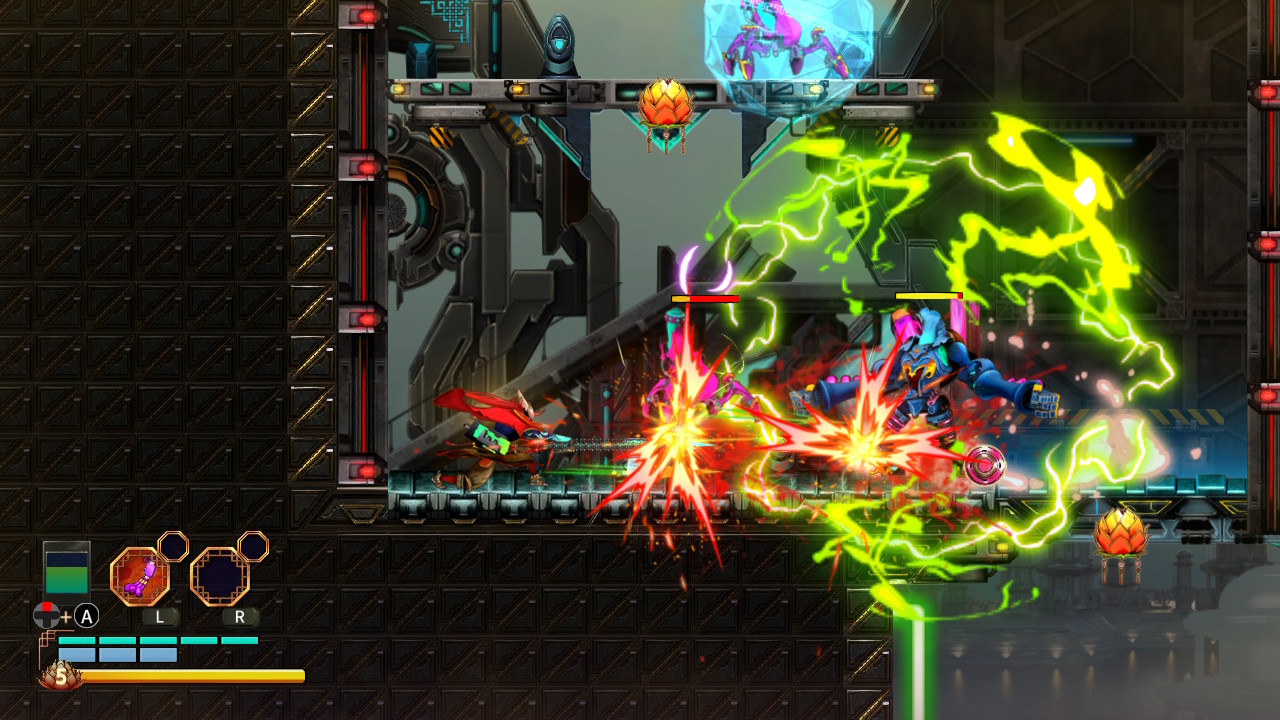Click the L button label under the skill slot
Screen dimensions: 1280x720
pos(160,617)
